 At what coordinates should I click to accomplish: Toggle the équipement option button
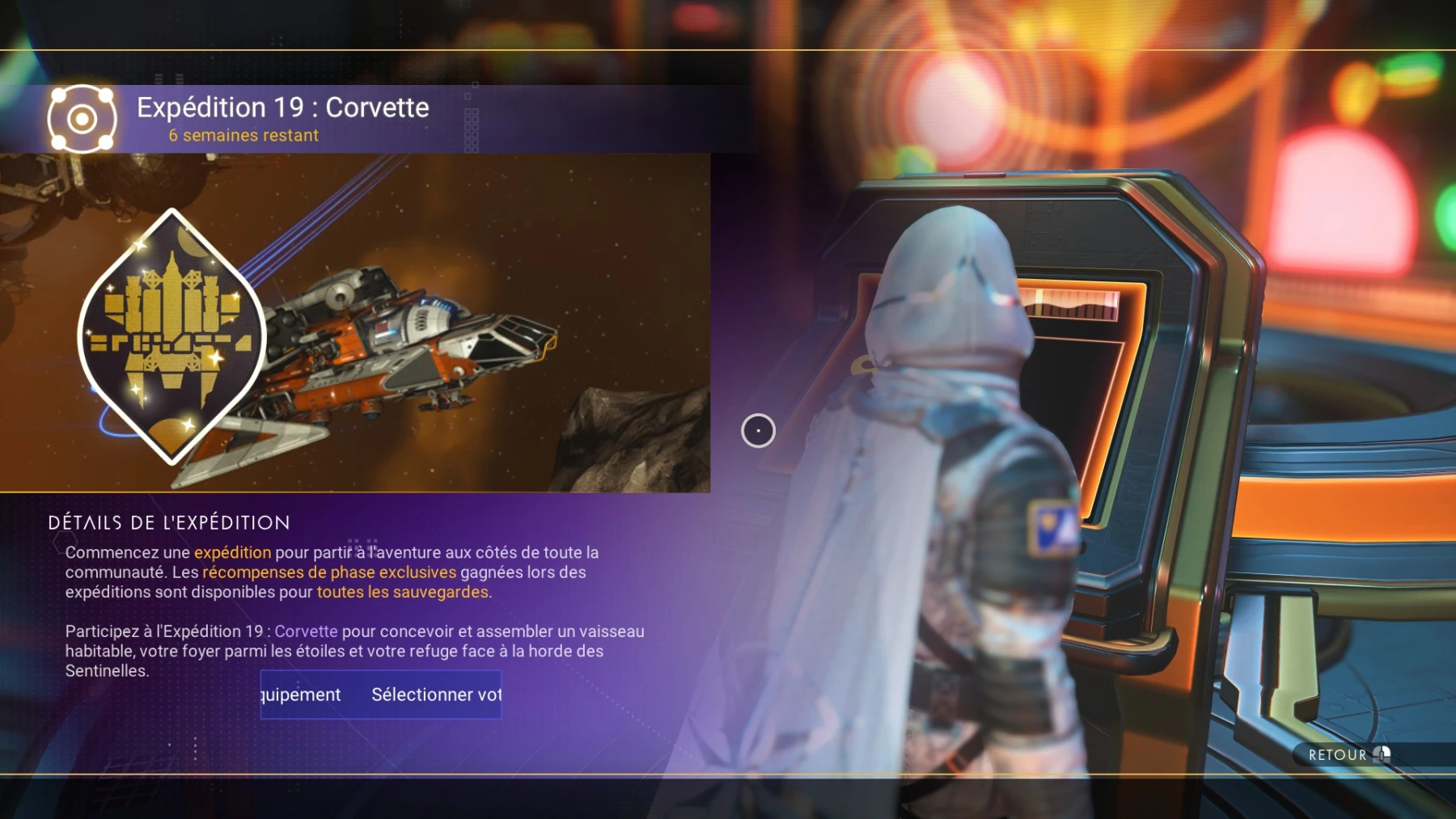click(302, 694)
